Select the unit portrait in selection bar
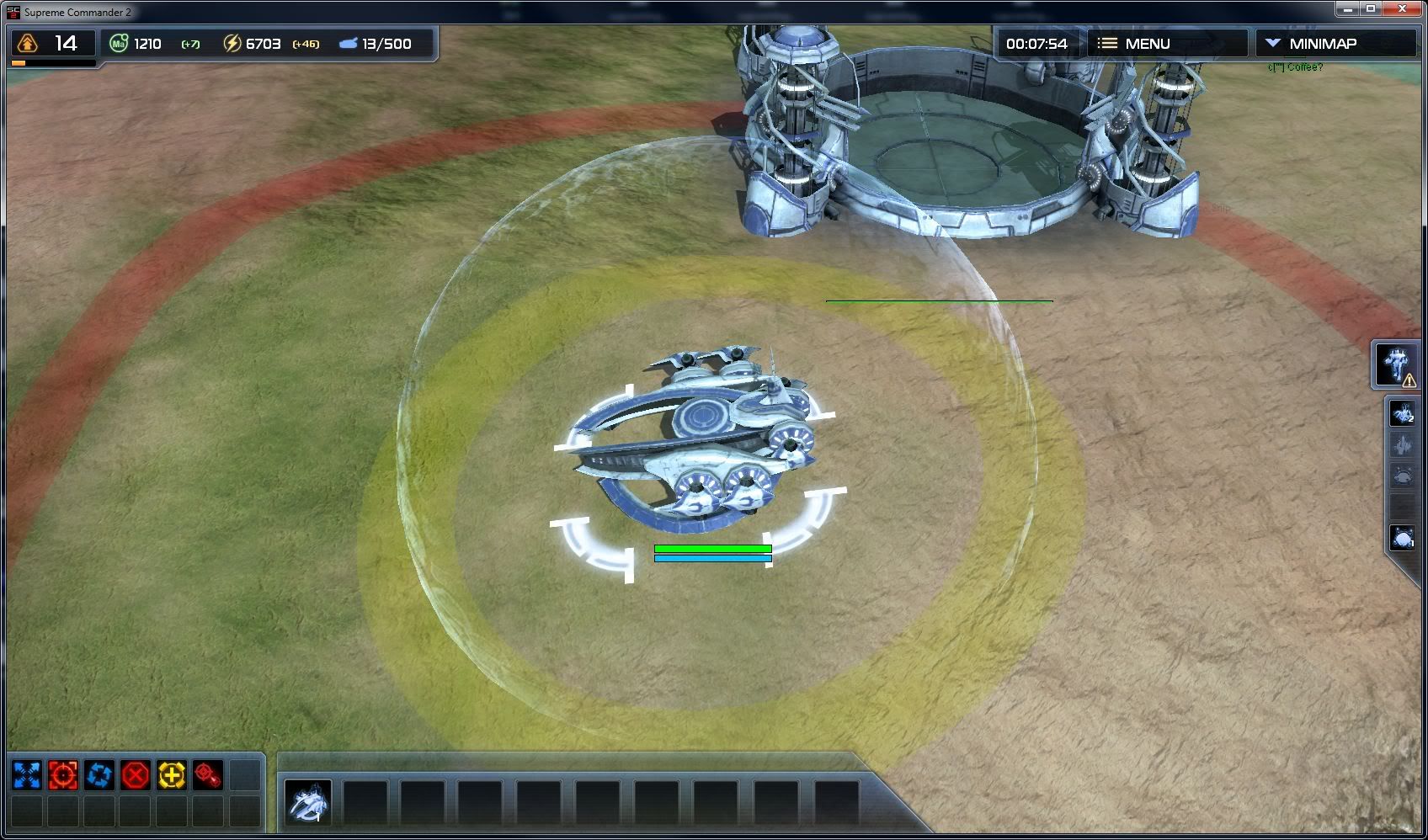Image resolution: width=1428 pixels, height=840 pixels. click(307, 800)
